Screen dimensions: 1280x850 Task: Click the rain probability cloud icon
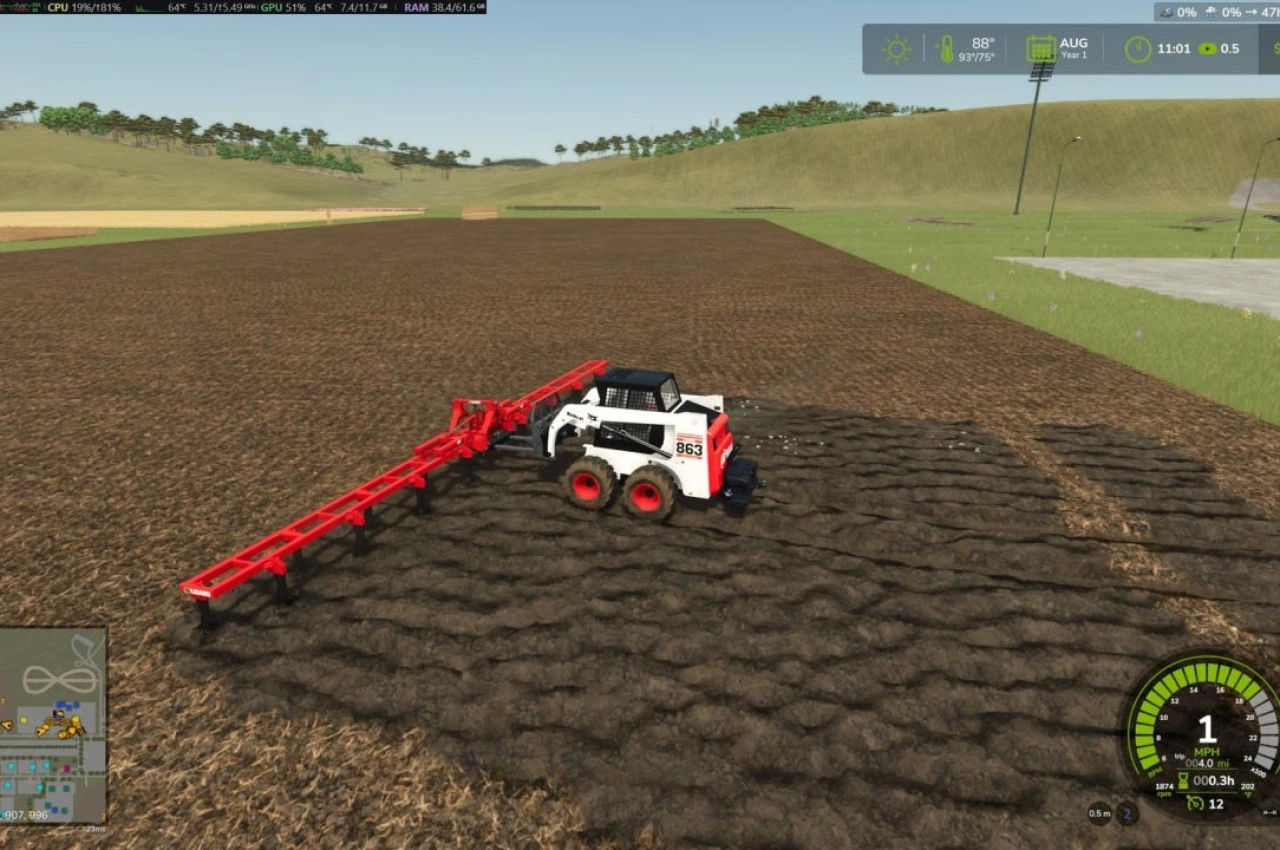pyautogui.click(x=1211, y=12)
